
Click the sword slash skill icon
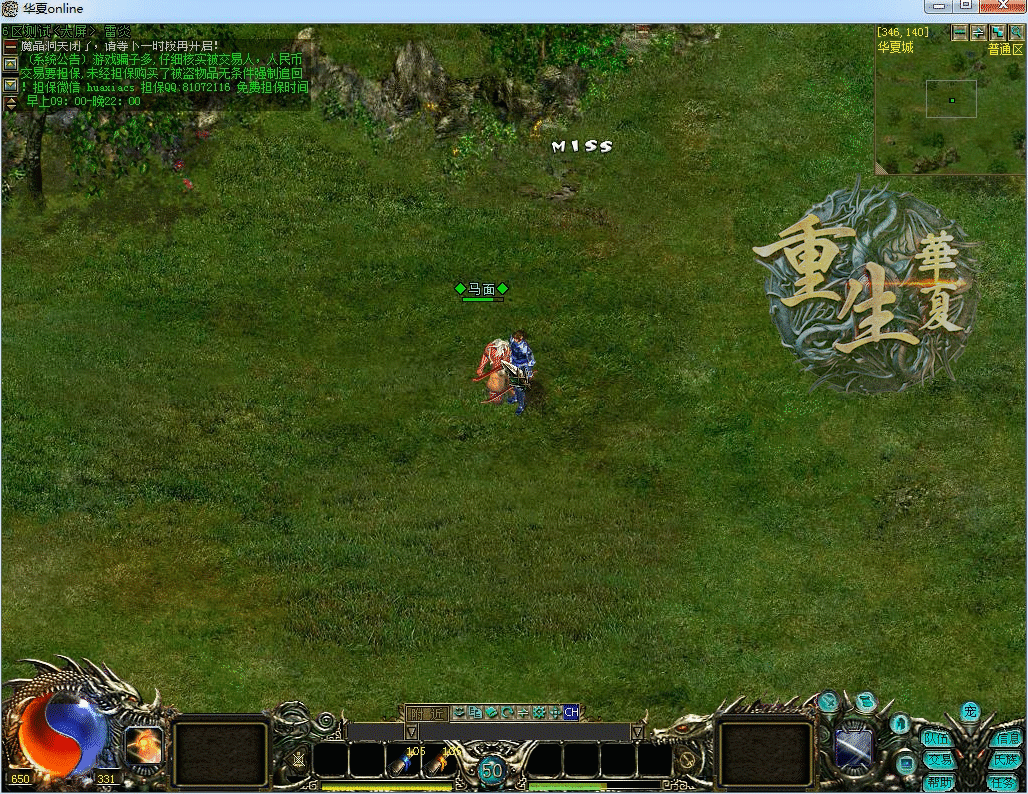[853, 747]
